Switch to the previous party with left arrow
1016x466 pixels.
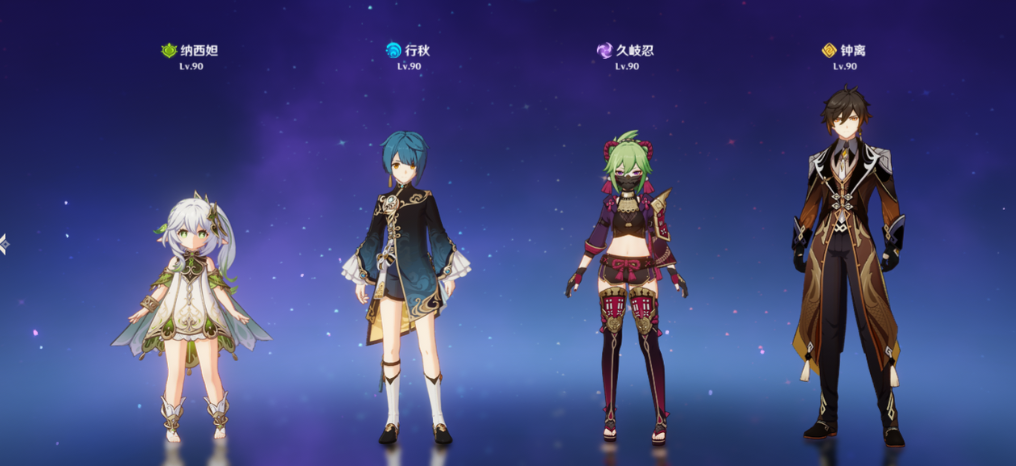coord(4,243)
